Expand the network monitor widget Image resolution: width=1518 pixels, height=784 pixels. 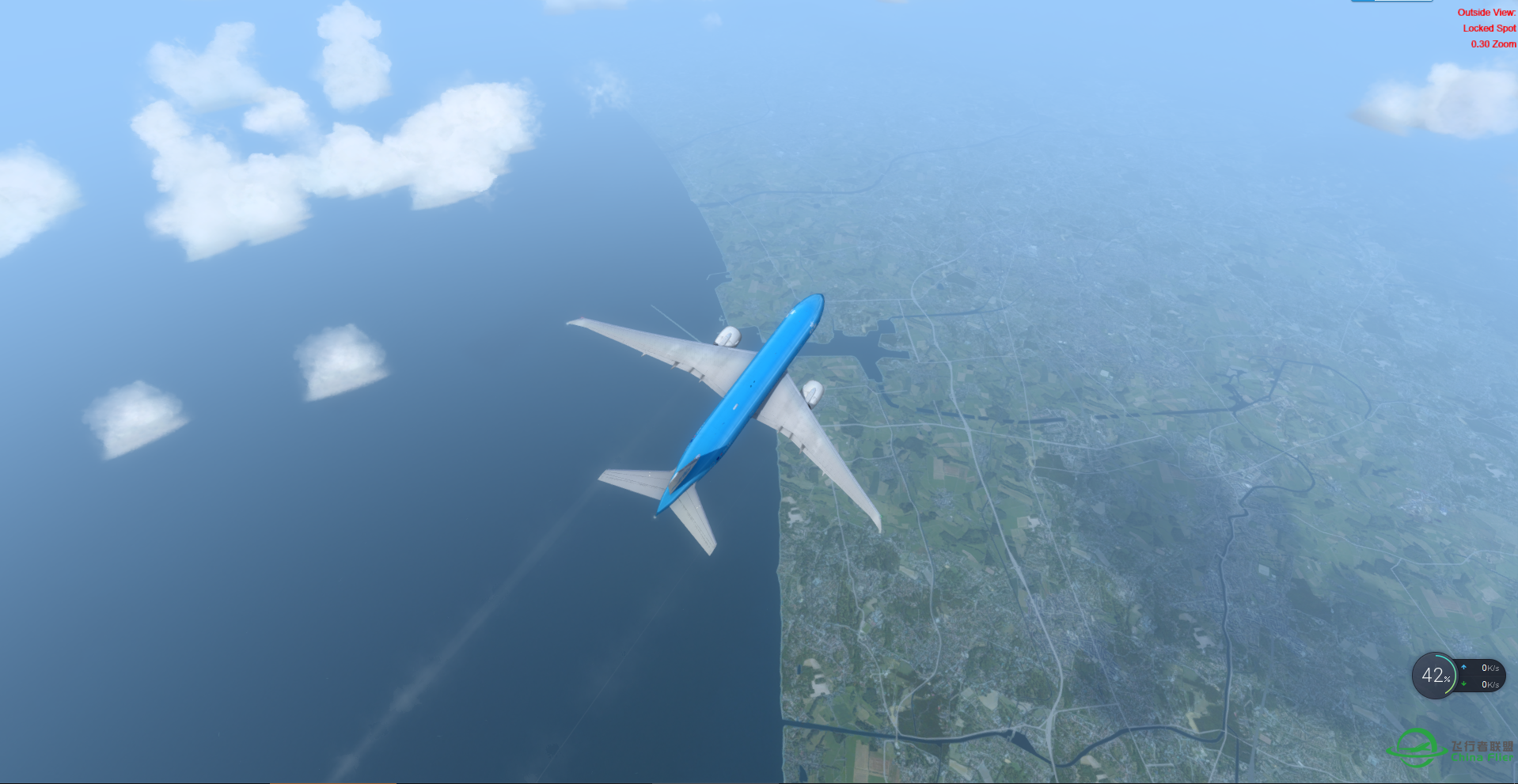point(1472,676)
